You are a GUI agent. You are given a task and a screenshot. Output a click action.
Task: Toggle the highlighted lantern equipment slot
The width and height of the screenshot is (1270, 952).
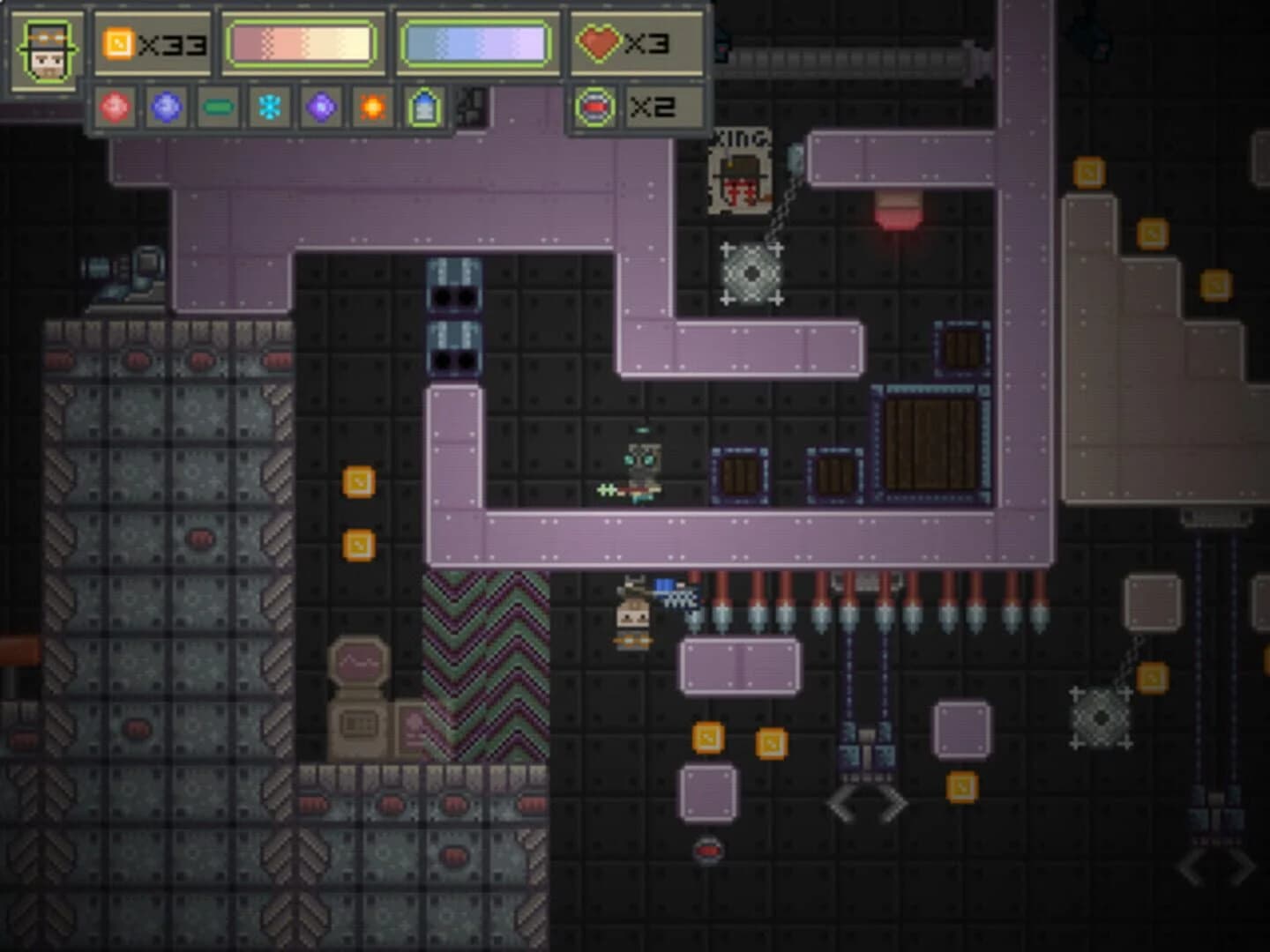424,108
